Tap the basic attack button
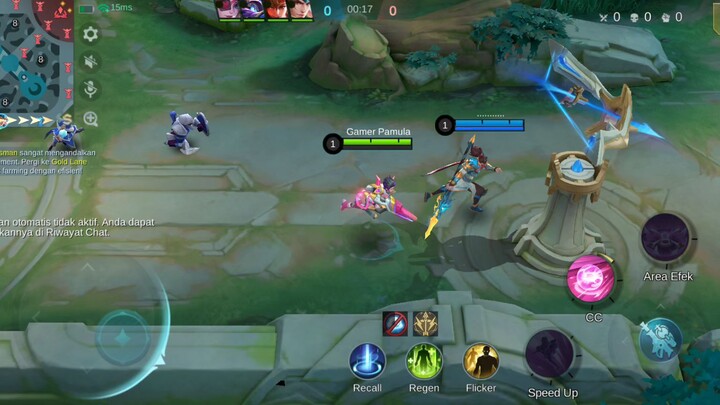720x405 pixels. pyautogui.click(x=661, y=340)
